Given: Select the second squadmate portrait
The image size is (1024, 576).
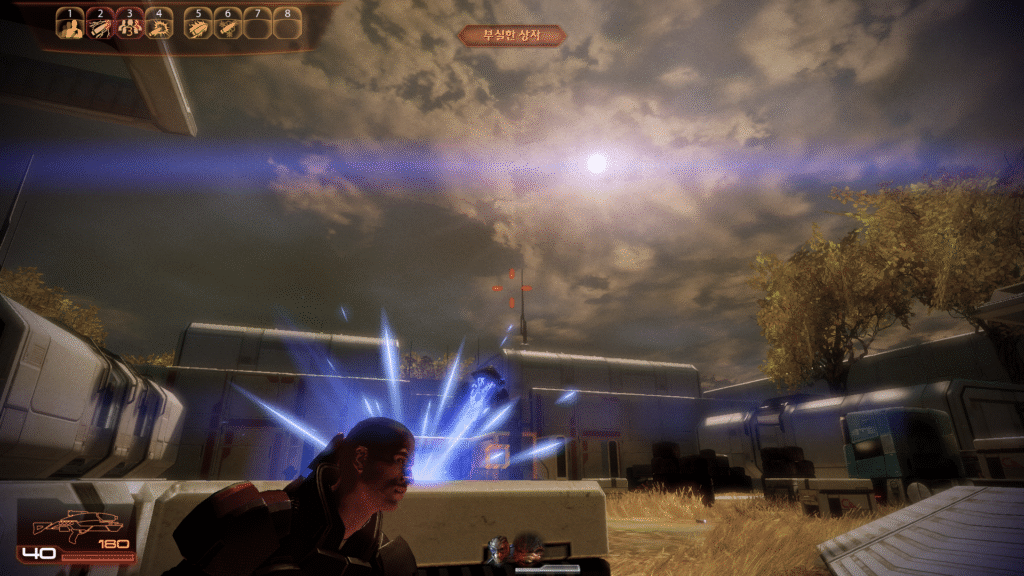Looking at the screenshot, I should (x=528, y=548).
